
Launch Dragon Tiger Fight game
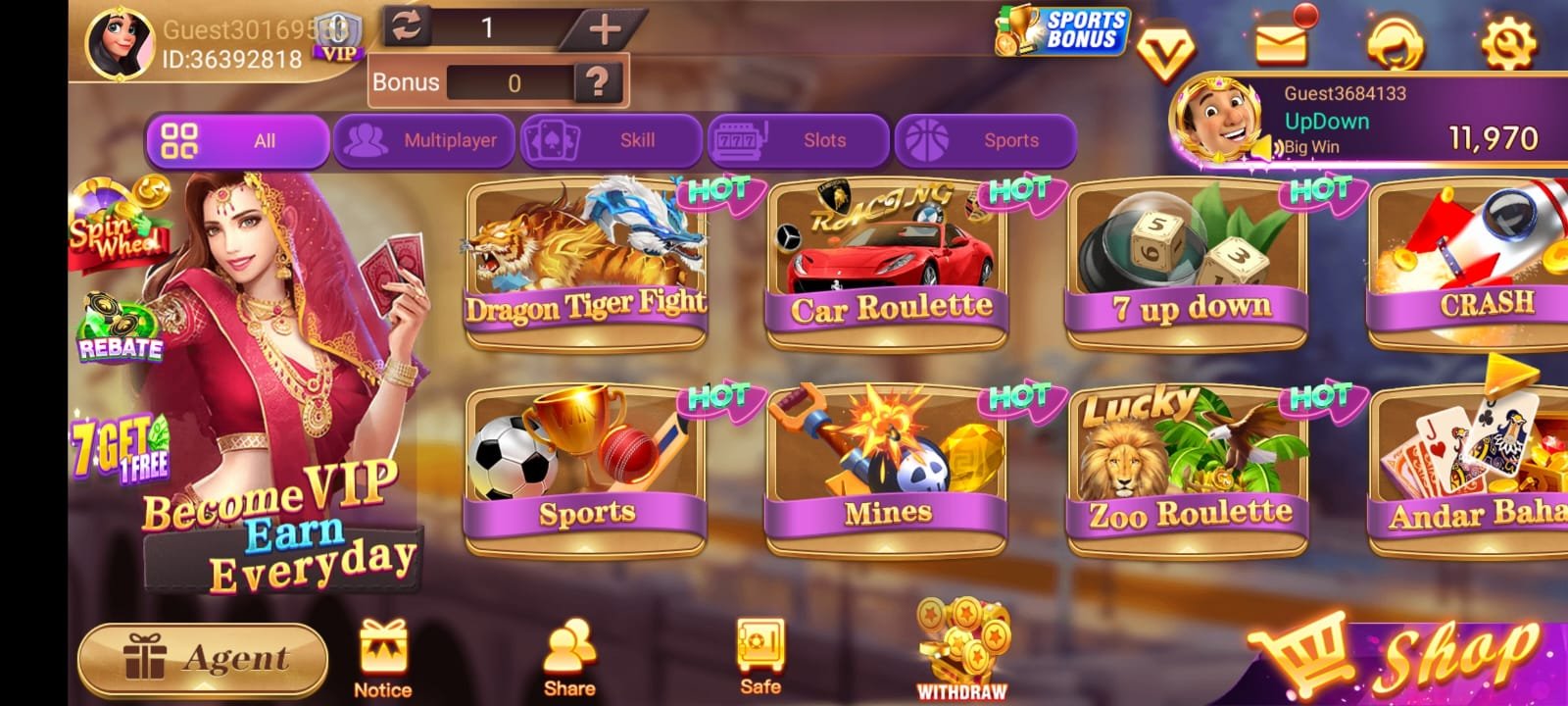point(586,265)
